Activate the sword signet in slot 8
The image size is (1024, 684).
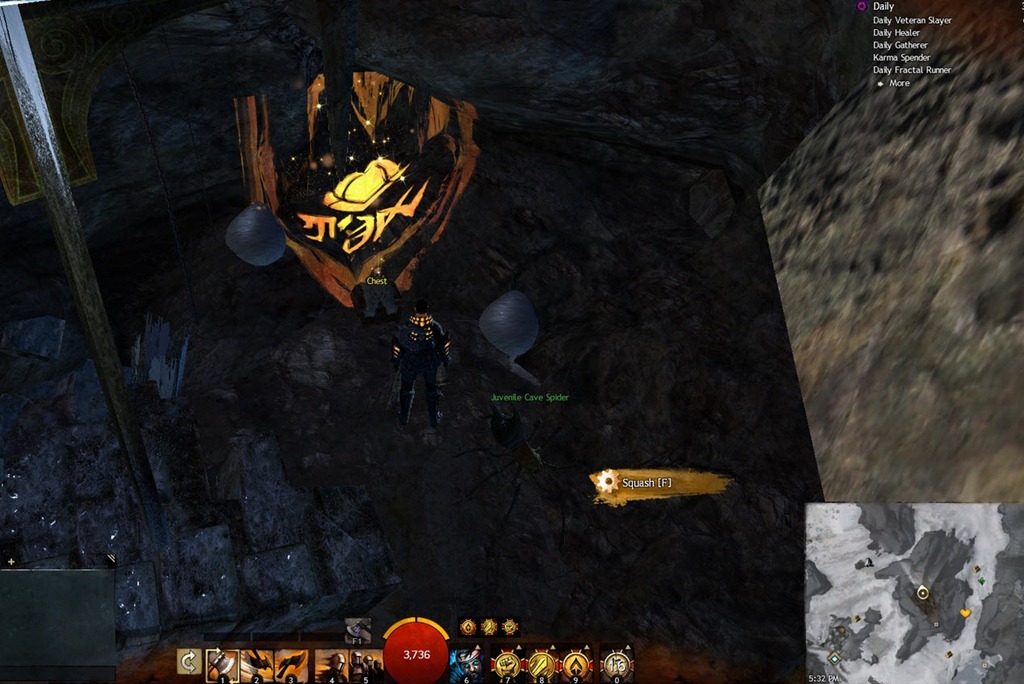click(x=543, y=664)
